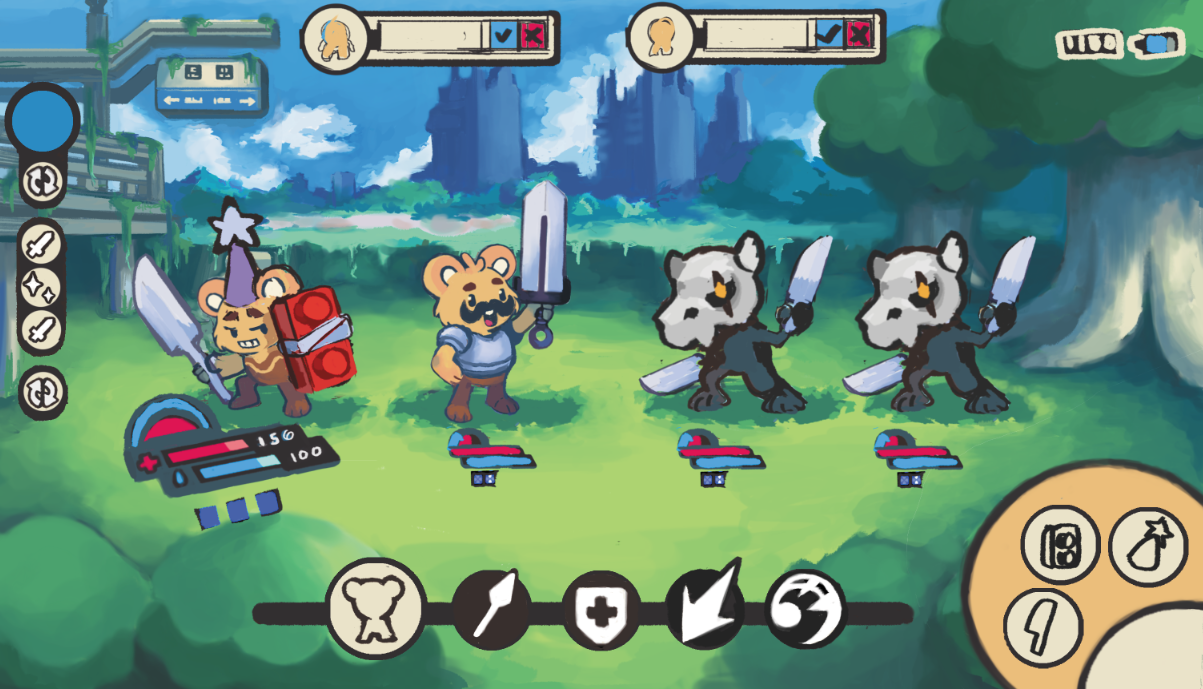Image resolution: width=1203 pixels, height=689 pixels.
Task: Confirm with checkmark beside the side-facing bear portrait
Action: pos(827,36)
